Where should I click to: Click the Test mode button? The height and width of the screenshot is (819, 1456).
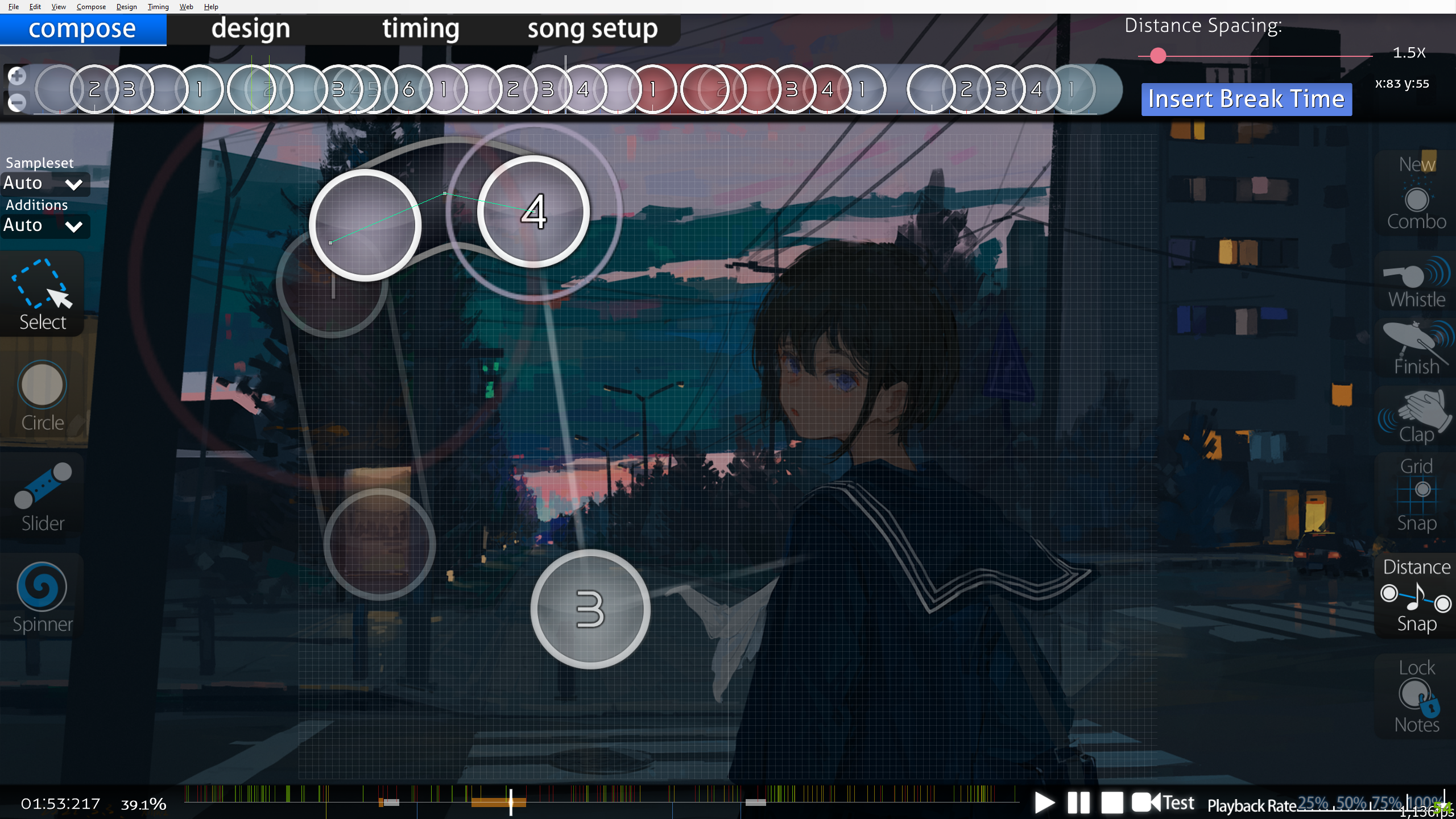pyautogui.click(x=1164, y=803)
